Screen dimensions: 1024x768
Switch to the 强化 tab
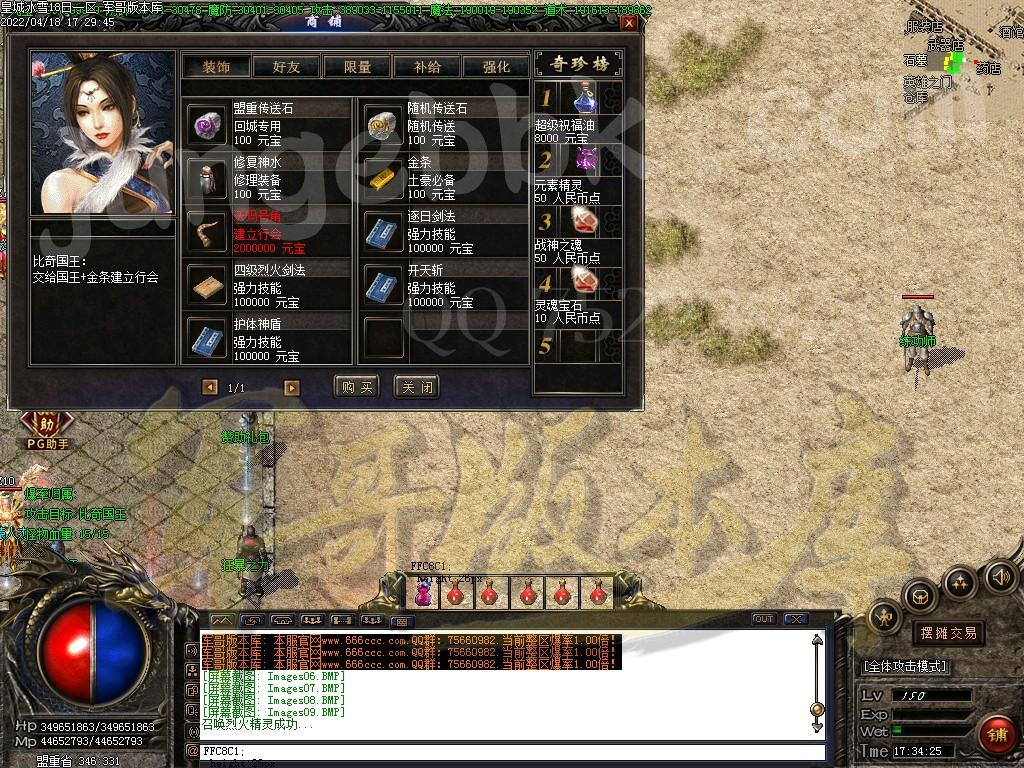[x=496, y=67]
